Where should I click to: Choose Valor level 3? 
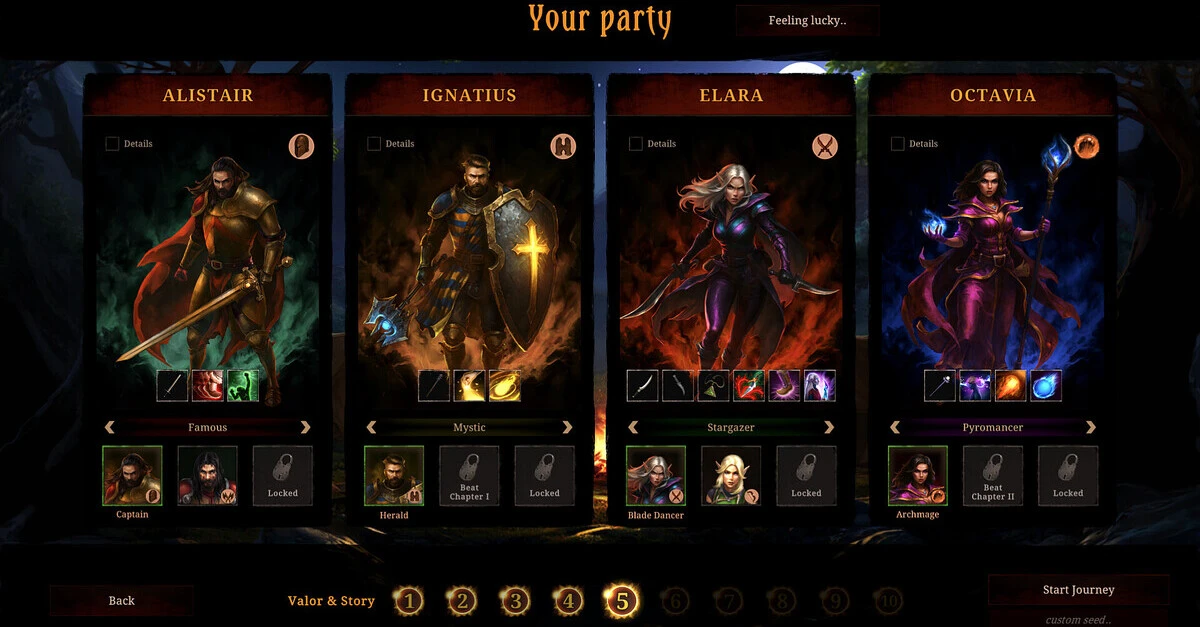(x=515, y=601)
